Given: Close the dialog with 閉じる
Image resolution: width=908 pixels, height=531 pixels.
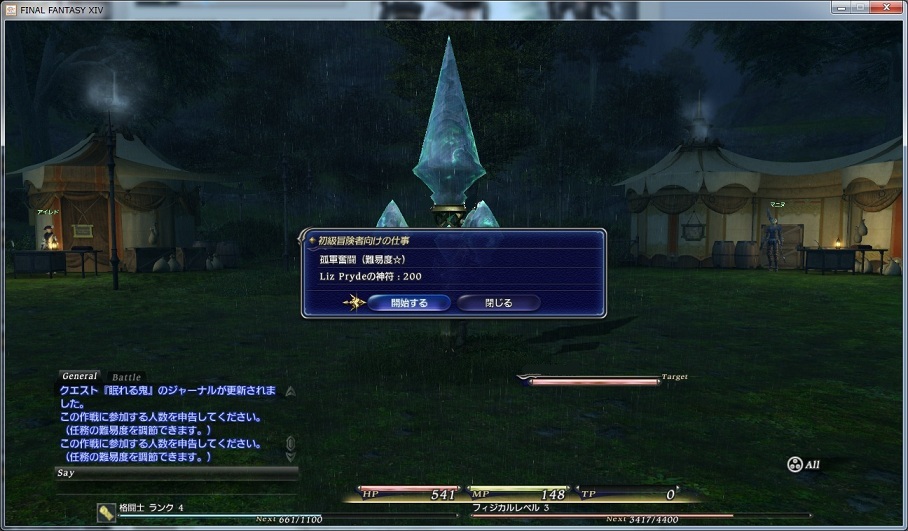Looking at the screenshot, I should (x=498, y=303).
